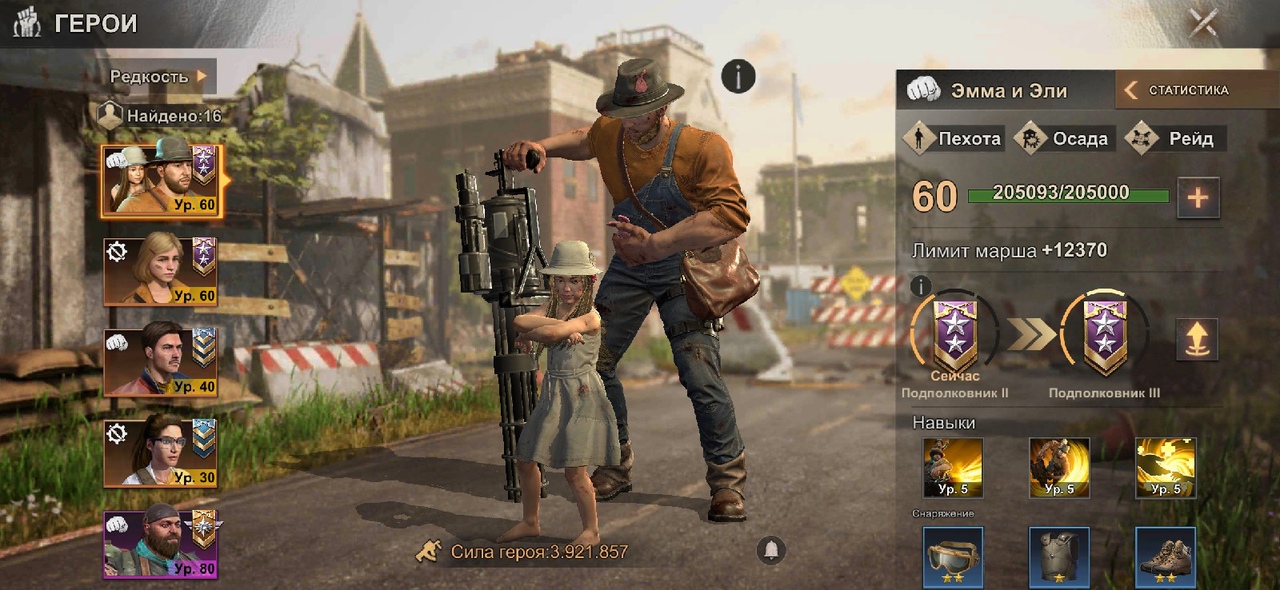Open the third skill with the cross symbol
This screenshot has width=1280, height=590.
(x=1165, y=467)
